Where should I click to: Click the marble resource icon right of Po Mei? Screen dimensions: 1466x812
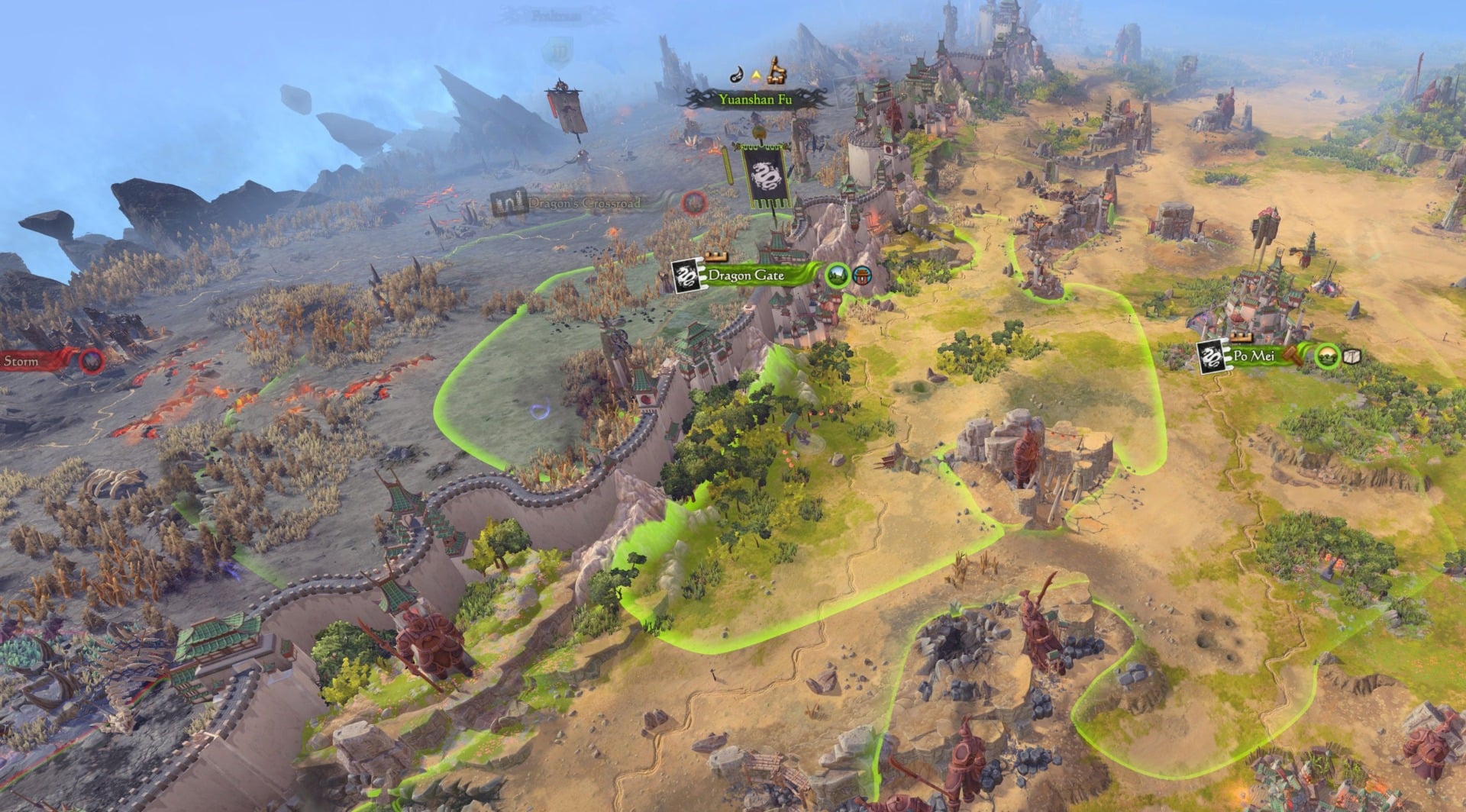pos(1351,357)
